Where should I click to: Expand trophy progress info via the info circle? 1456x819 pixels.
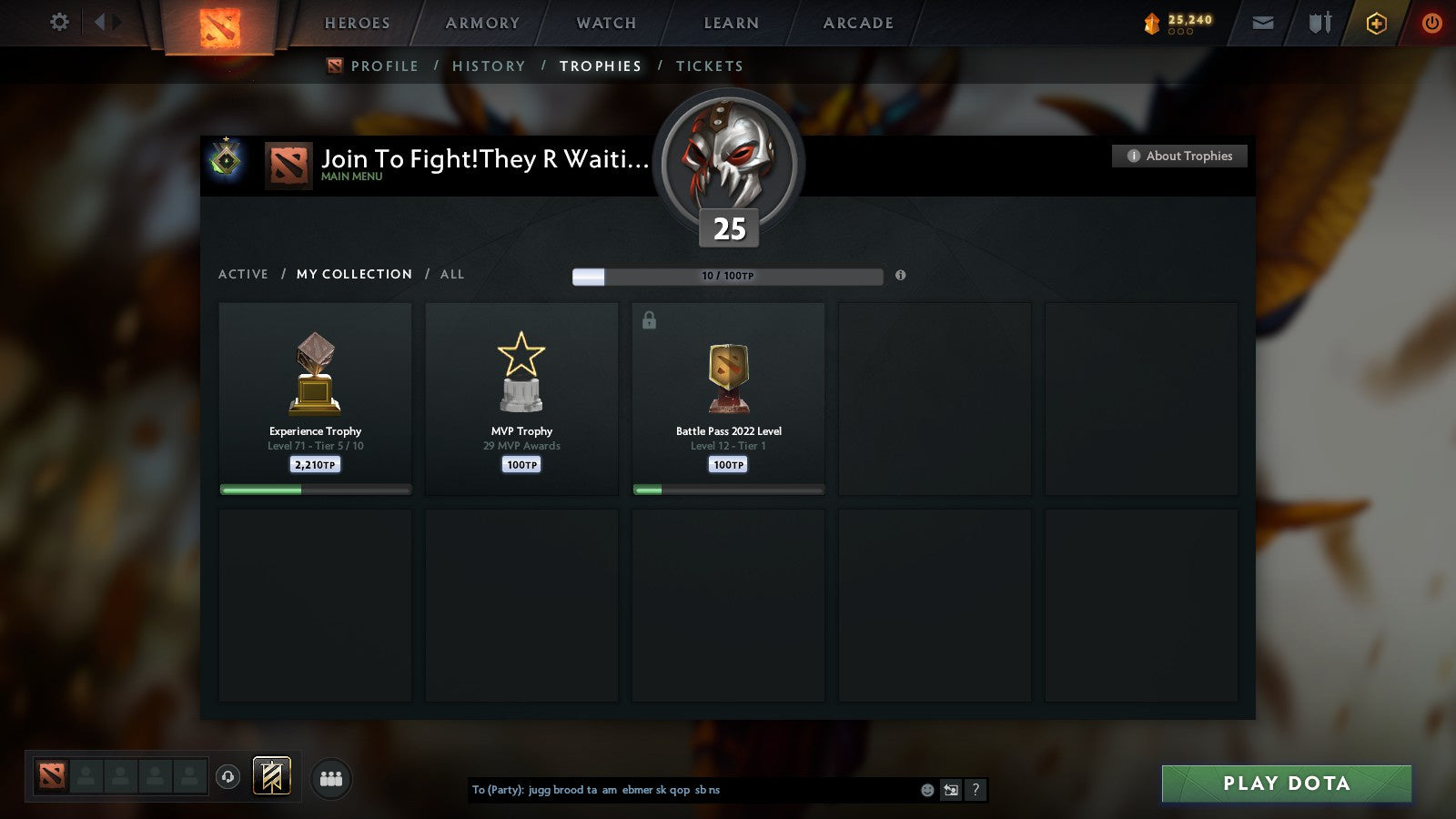901,276
